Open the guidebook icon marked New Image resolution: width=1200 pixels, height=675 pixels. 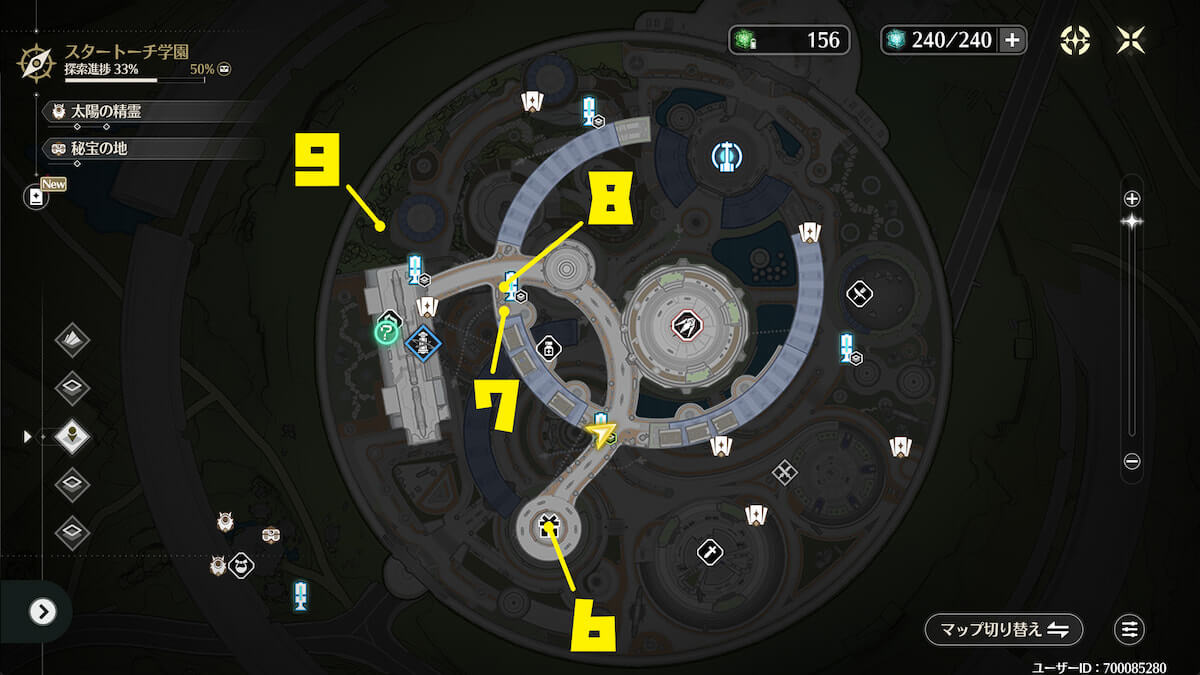36,197
